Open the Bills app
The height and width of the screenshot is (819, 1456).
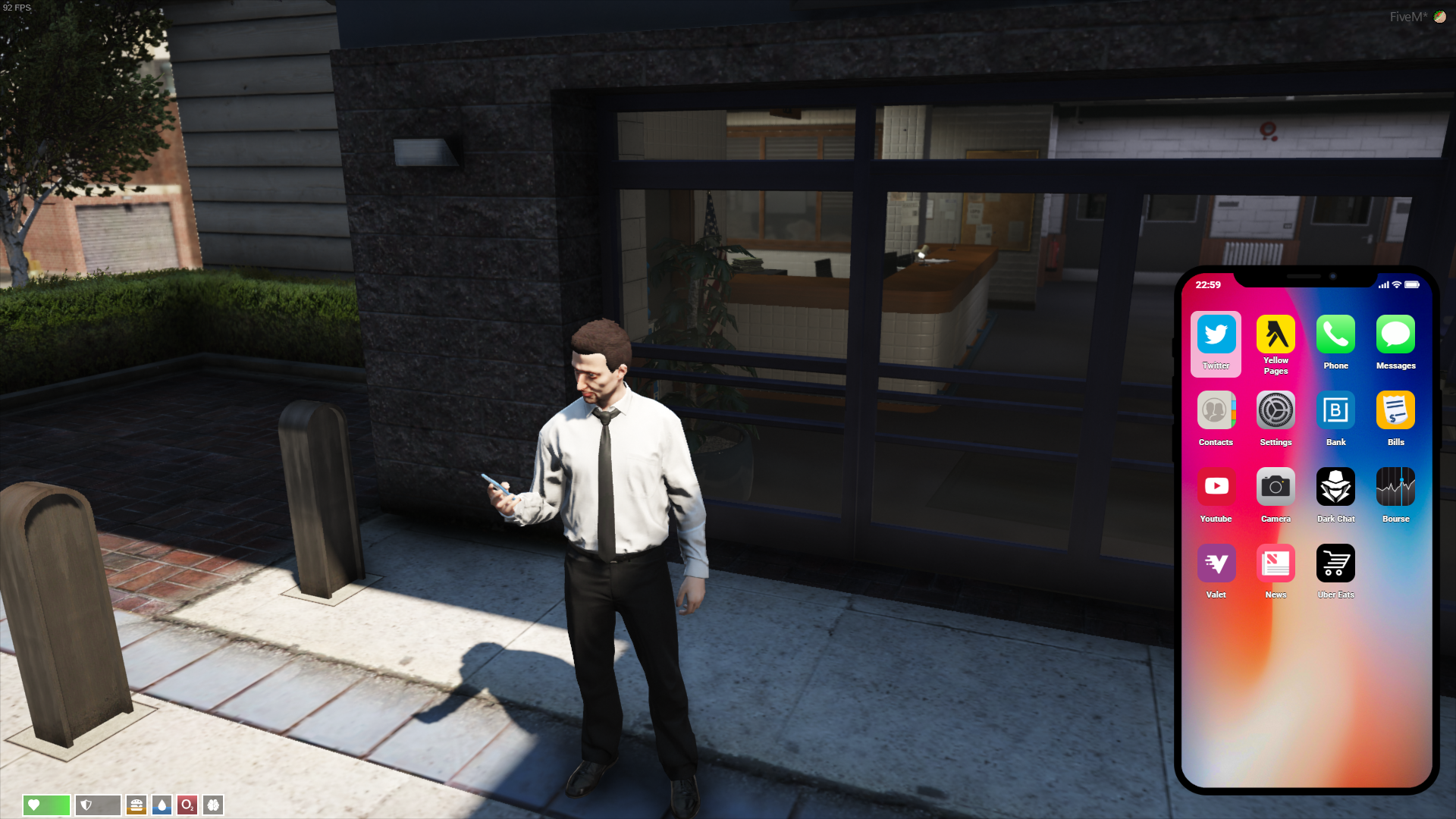click(1395, 411)
